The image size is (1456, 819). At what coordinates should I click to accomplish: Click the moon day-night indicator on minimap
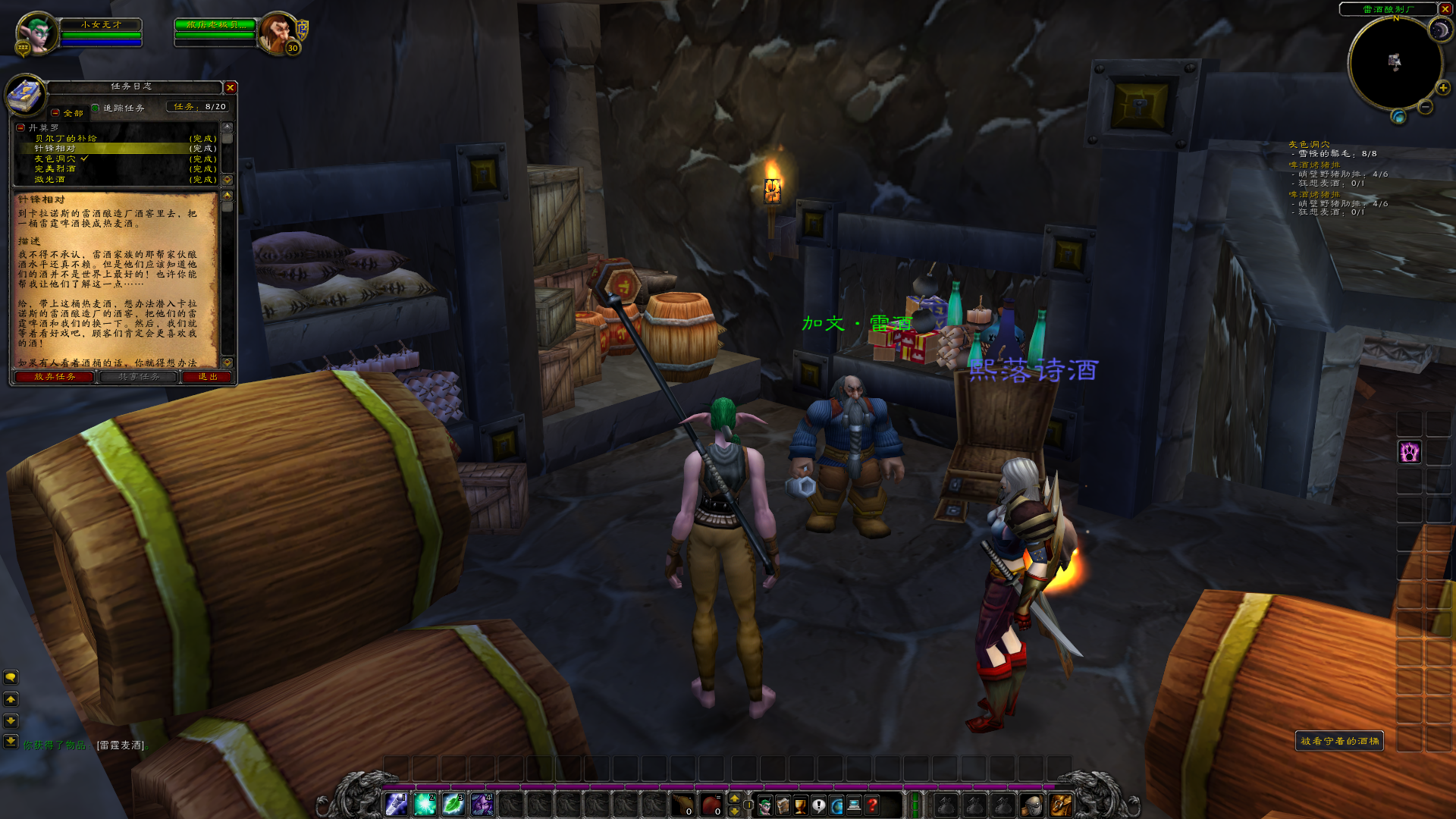[1439, 30]
